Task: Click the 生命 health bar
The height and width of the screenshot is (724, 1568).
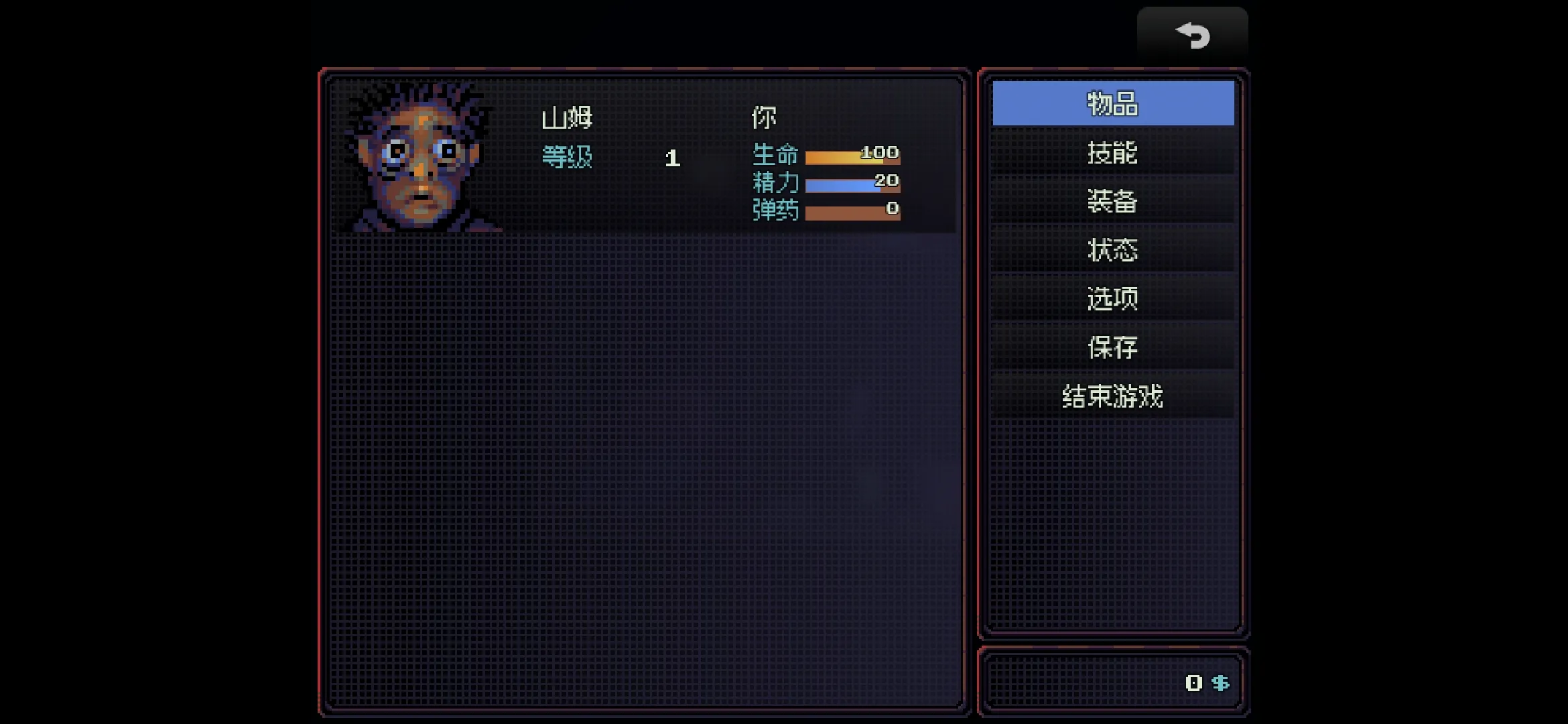Action: (851, 156)
